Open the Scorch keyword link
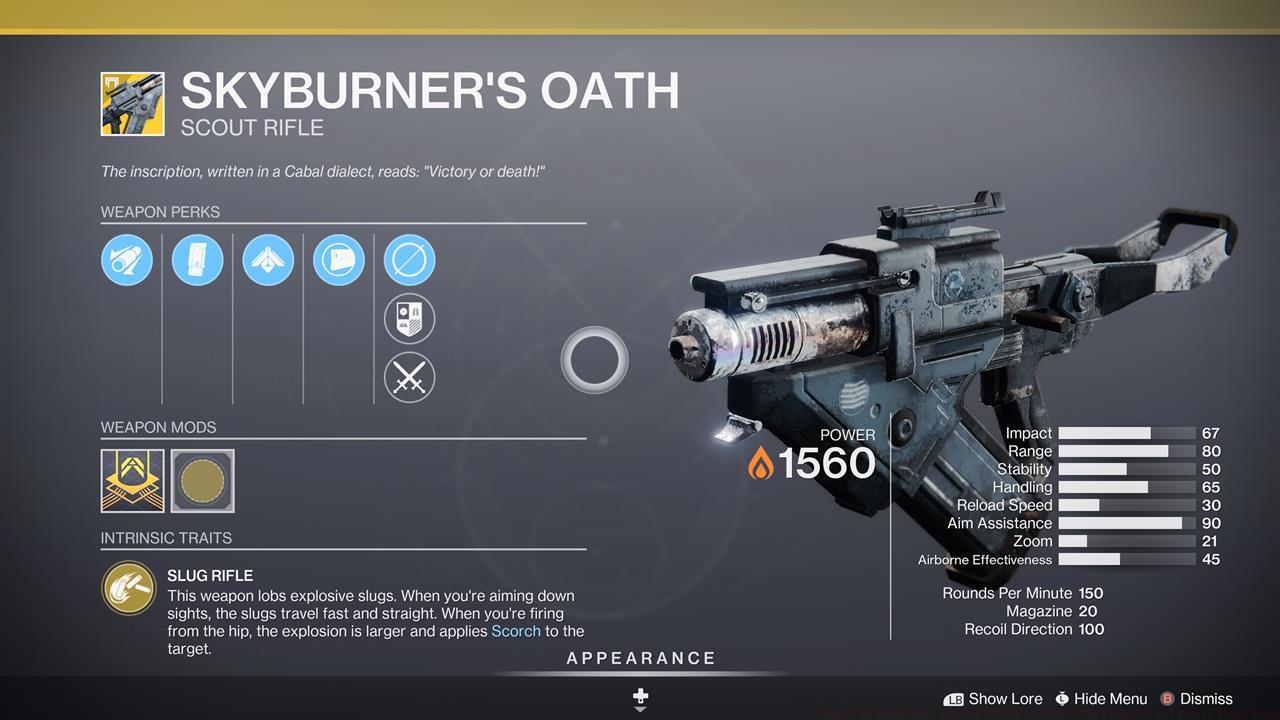 click(x=516, y=631)
